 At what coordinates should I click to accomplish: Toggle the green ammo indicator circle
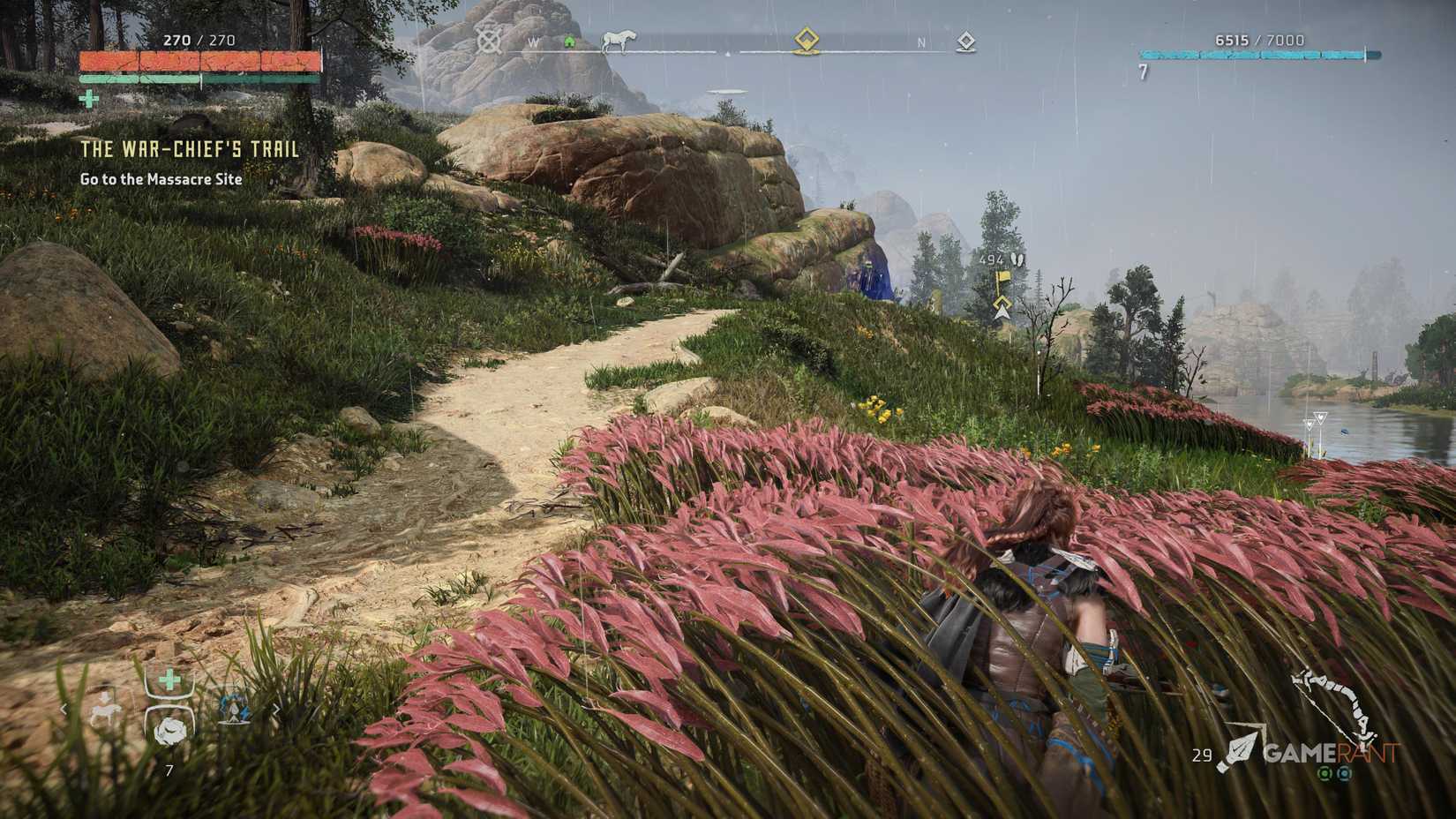[1325, 775]
